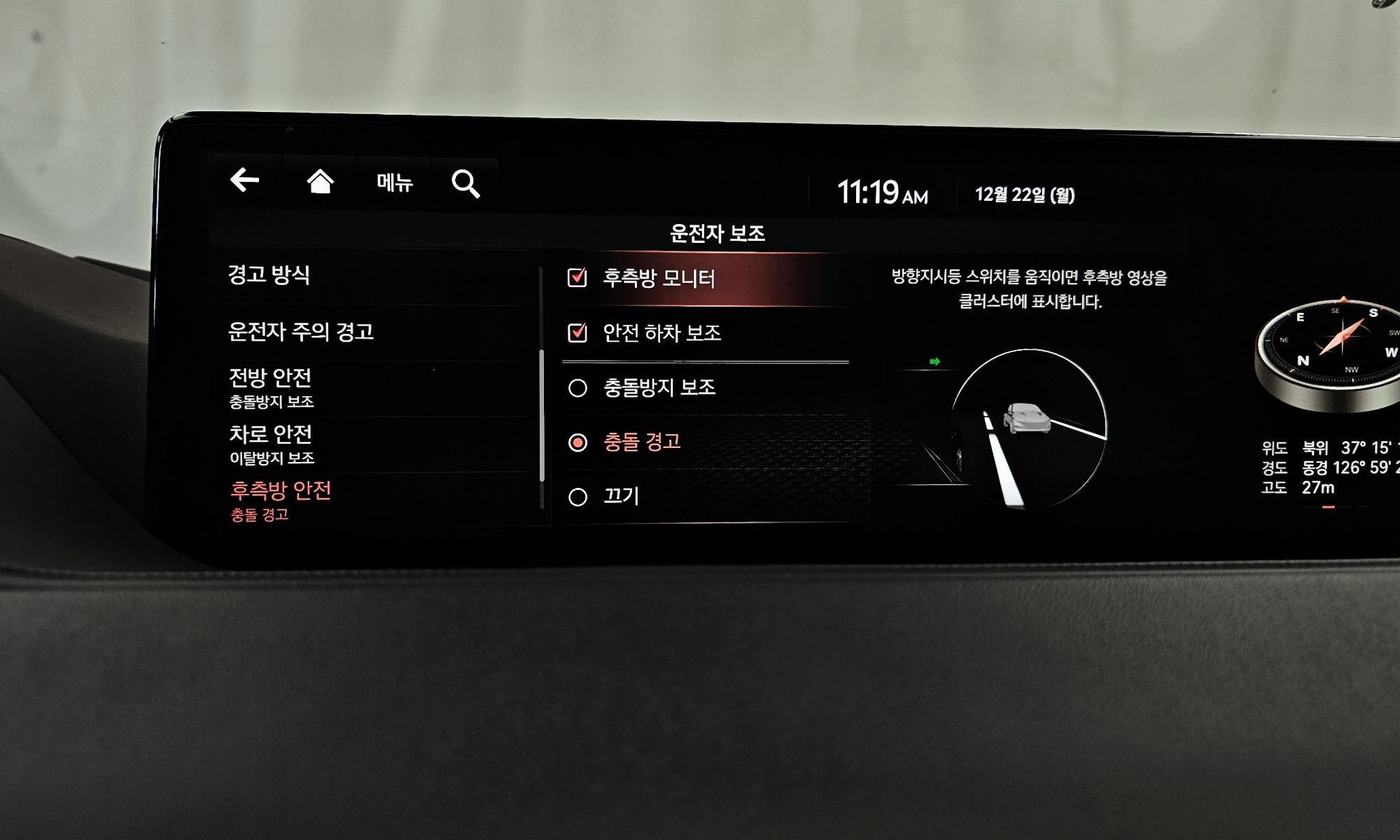1400x840 pixels.
Task: Select the 경고 방식 category
Action: pos(269,275)
